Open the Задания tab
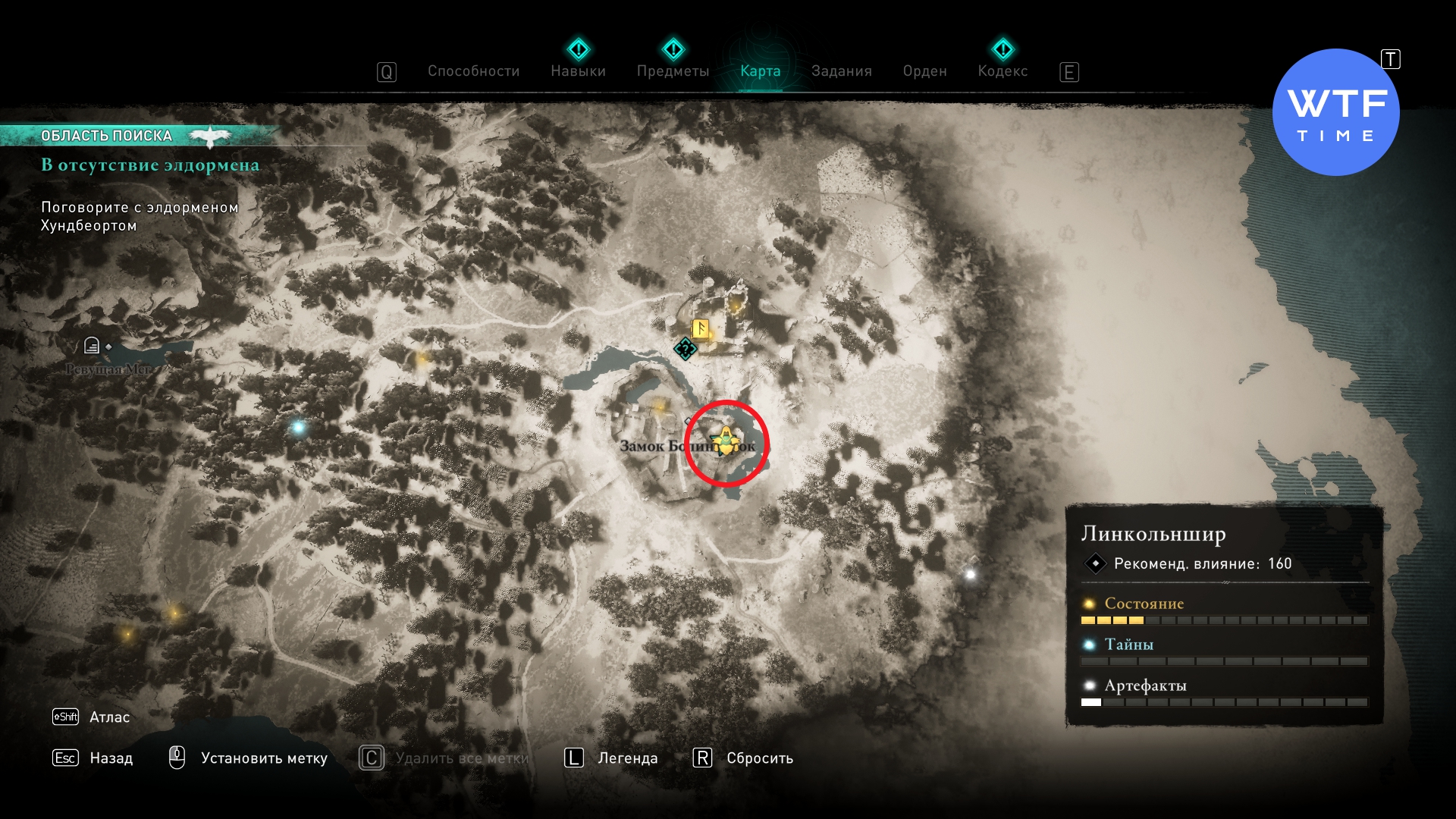The height and width of the screenshot is (819, 1456). [x=841, y=71]
